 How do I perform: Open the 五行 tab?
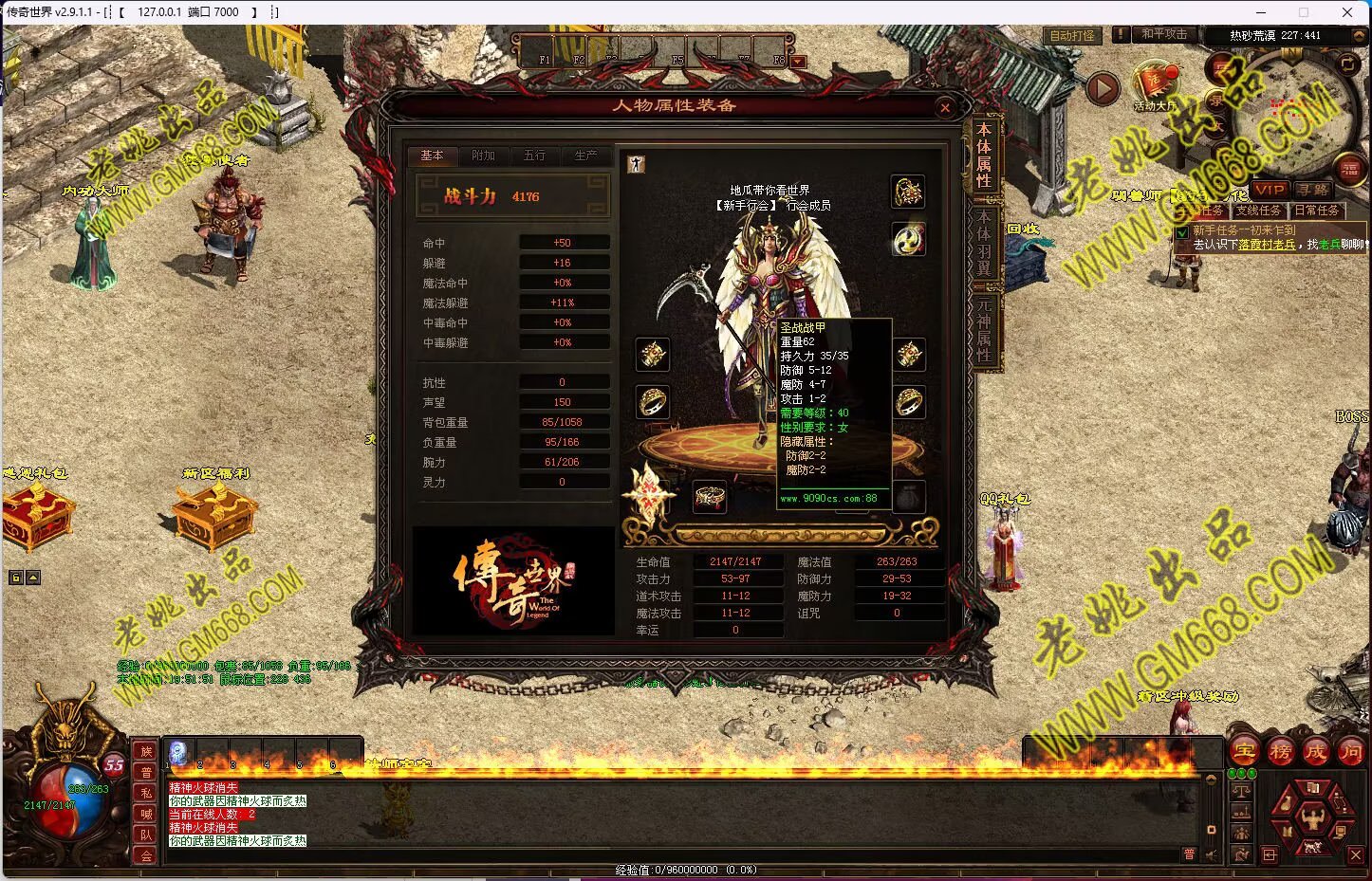pyautogui.click(x=534, y=156)
